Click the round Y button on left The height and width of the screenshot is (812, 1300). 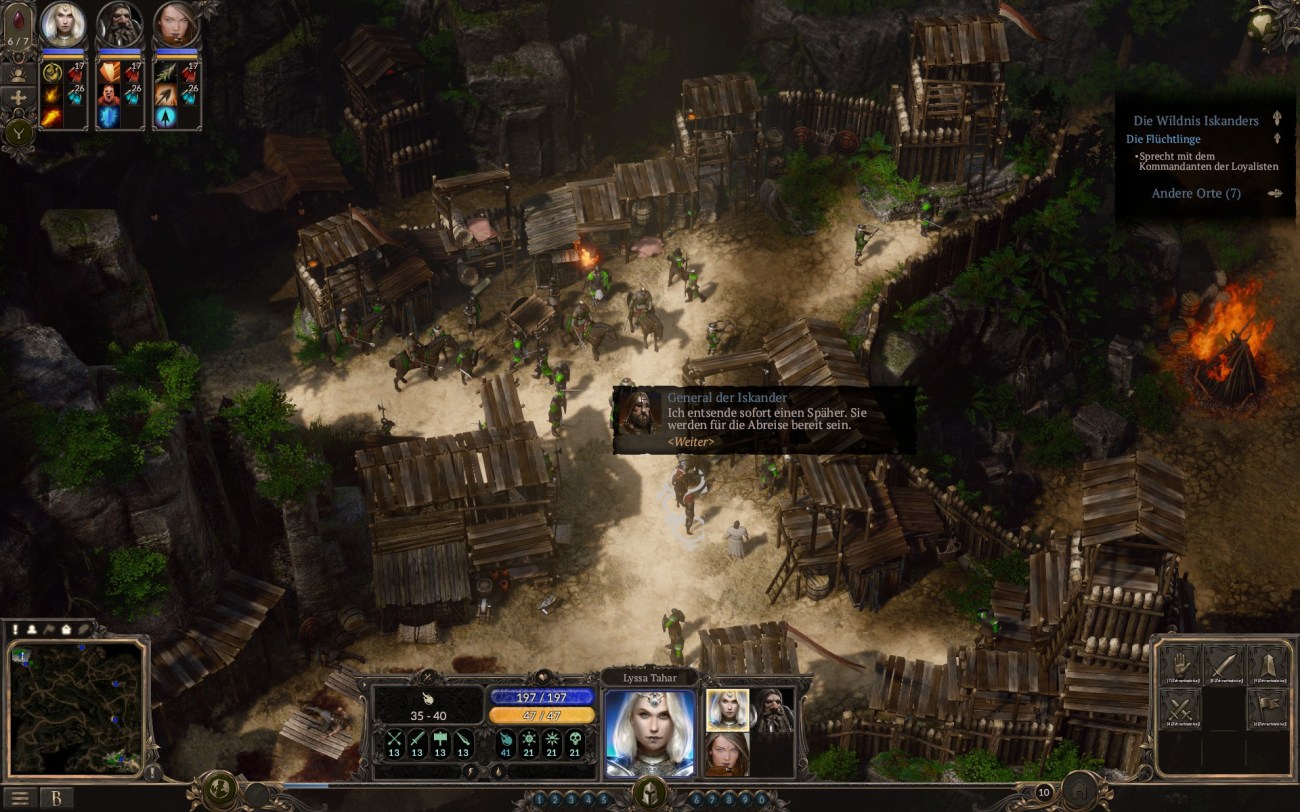(18, 130)
